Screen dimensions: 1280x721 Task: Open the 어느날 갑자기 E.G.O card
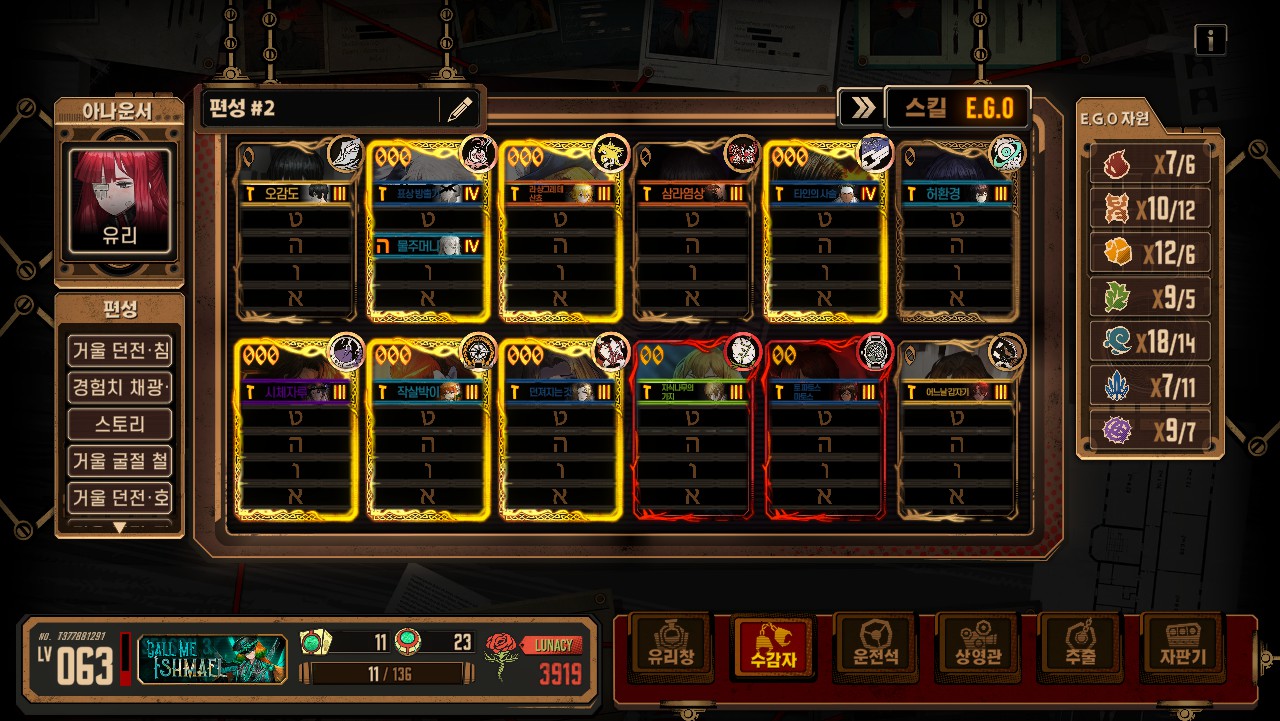click(x=959, y=430)
